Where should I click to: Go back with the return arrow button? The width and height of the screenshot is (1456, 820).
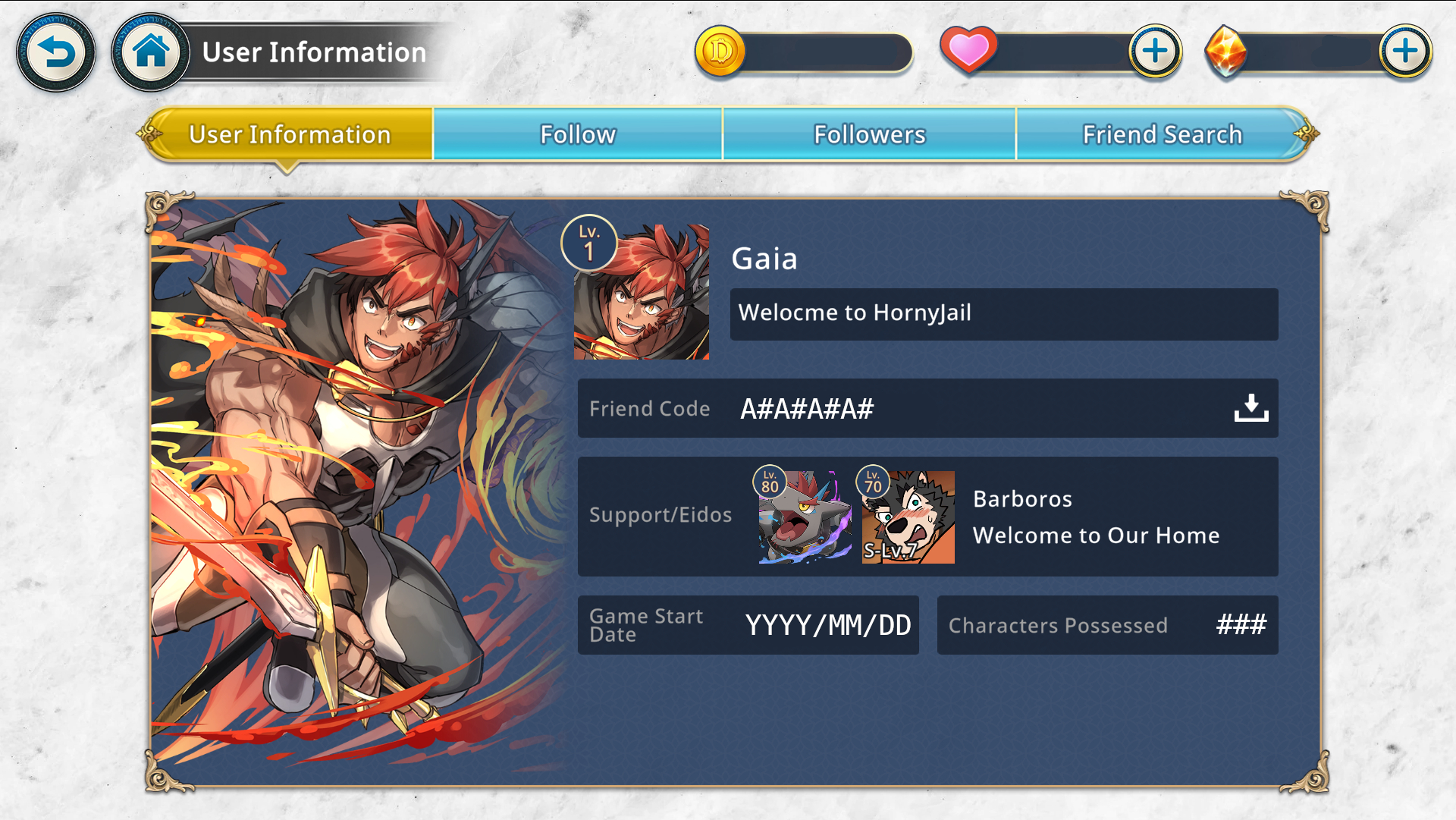[56, 52]
